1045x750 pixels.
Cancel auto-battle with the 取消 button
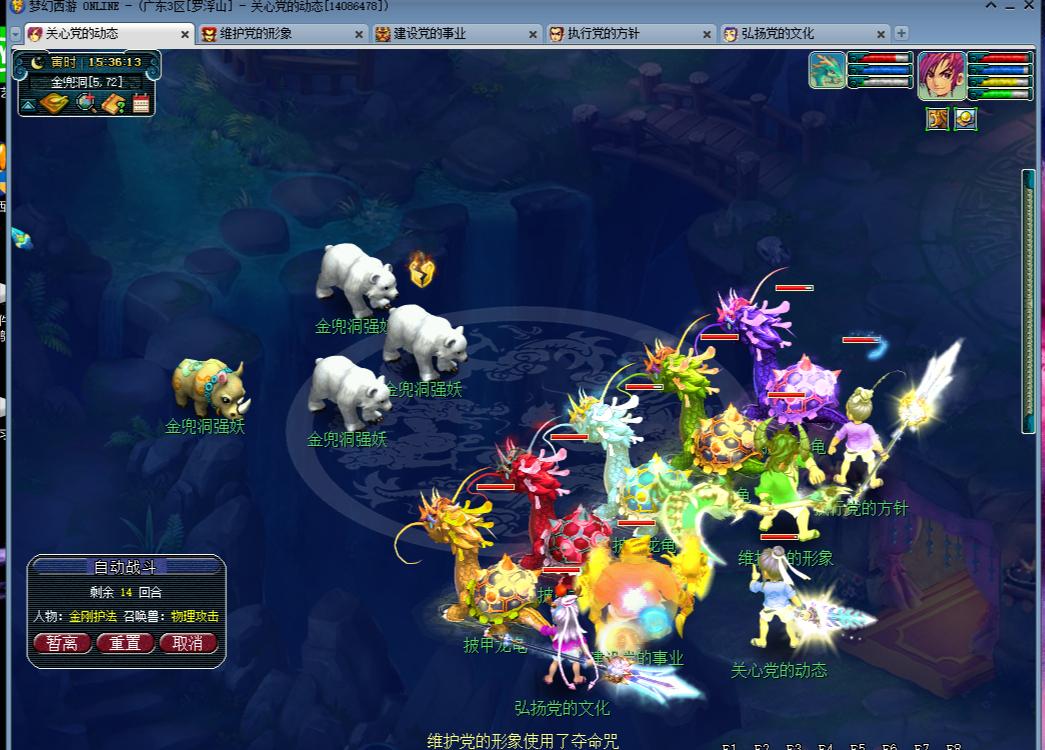click(187, 643)
